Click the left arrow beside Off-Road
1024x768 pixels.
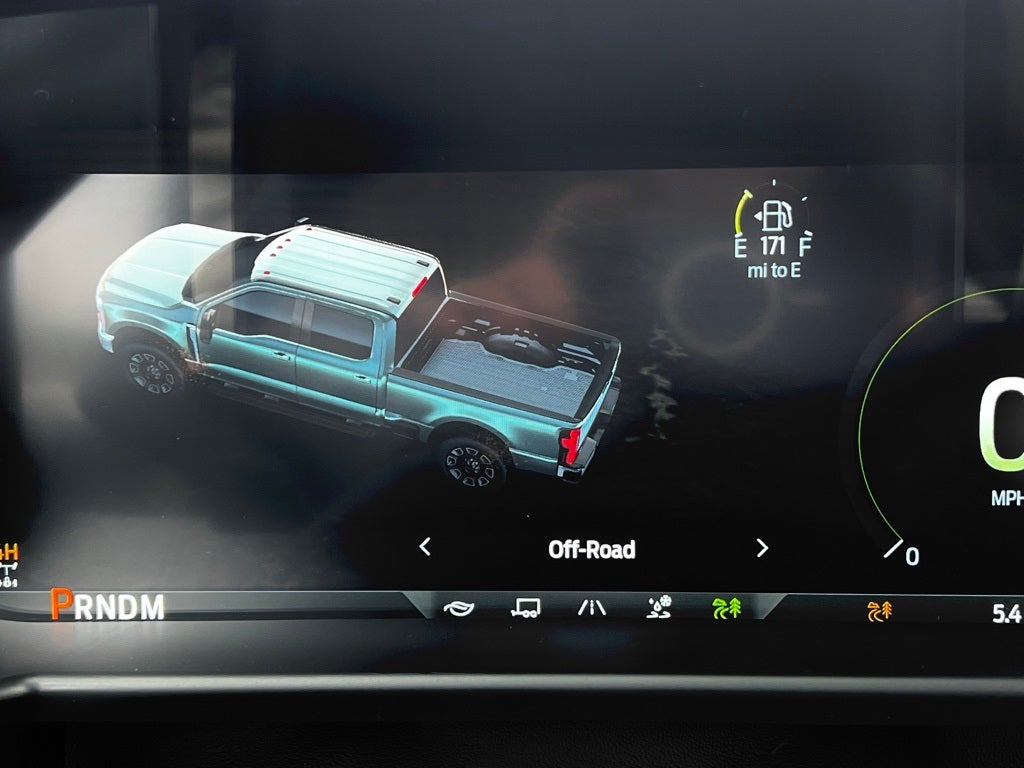pos(425,547)
